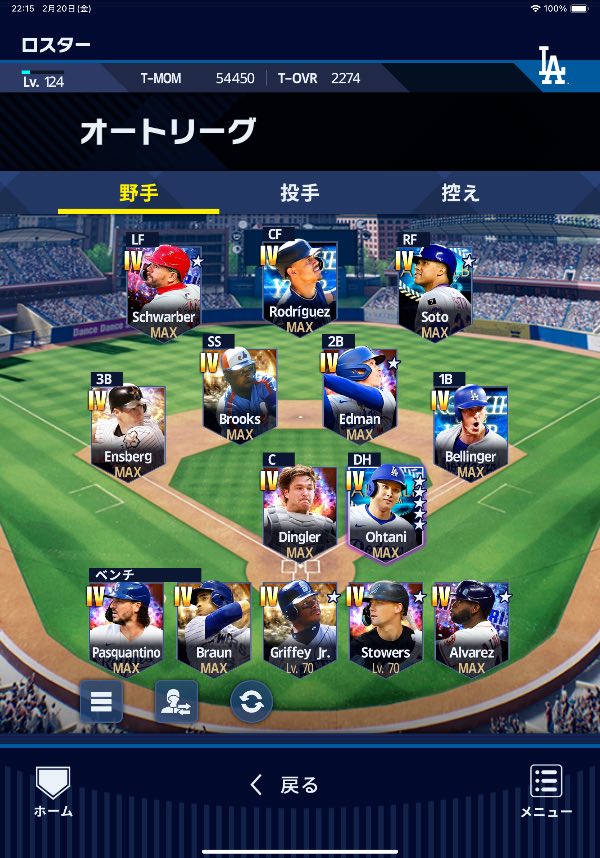600x858 pixels.
Task: Select Pasquantino on the bench
Action: (x=126, y=627)
